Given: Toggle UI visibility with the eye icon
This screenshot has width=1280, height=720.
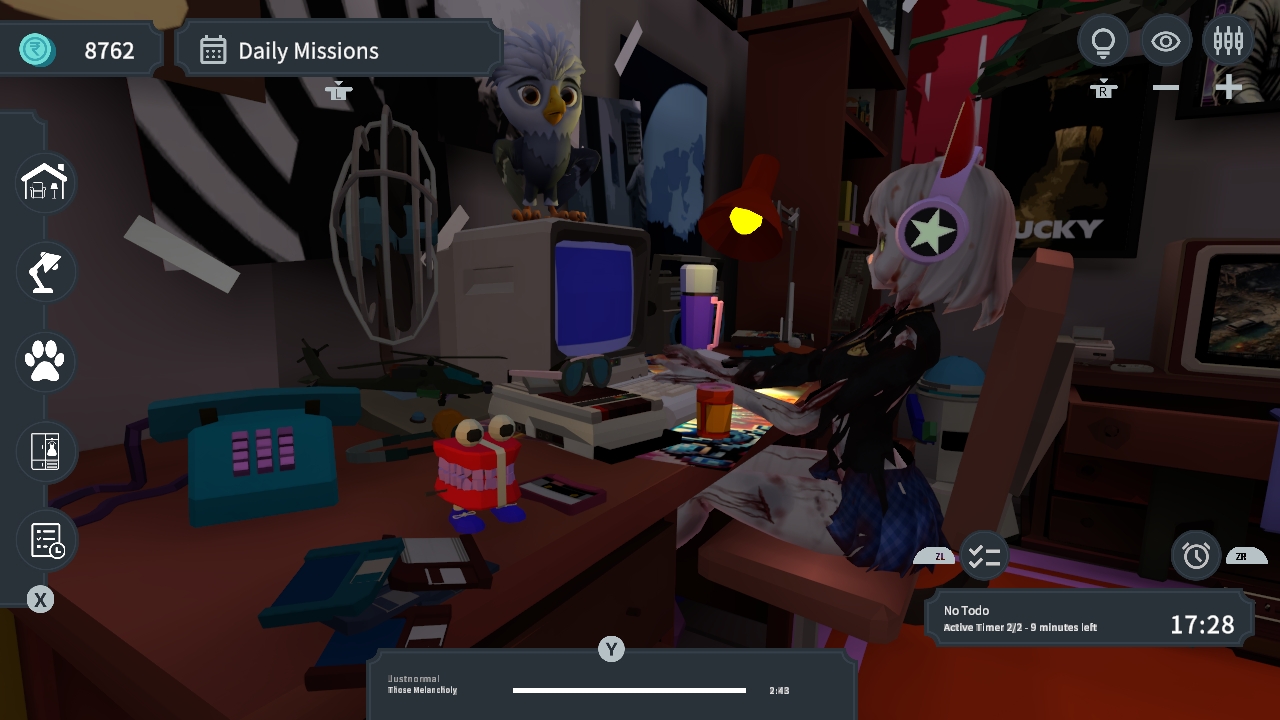Looking at the screenshot, I should tap(1166, 40).
